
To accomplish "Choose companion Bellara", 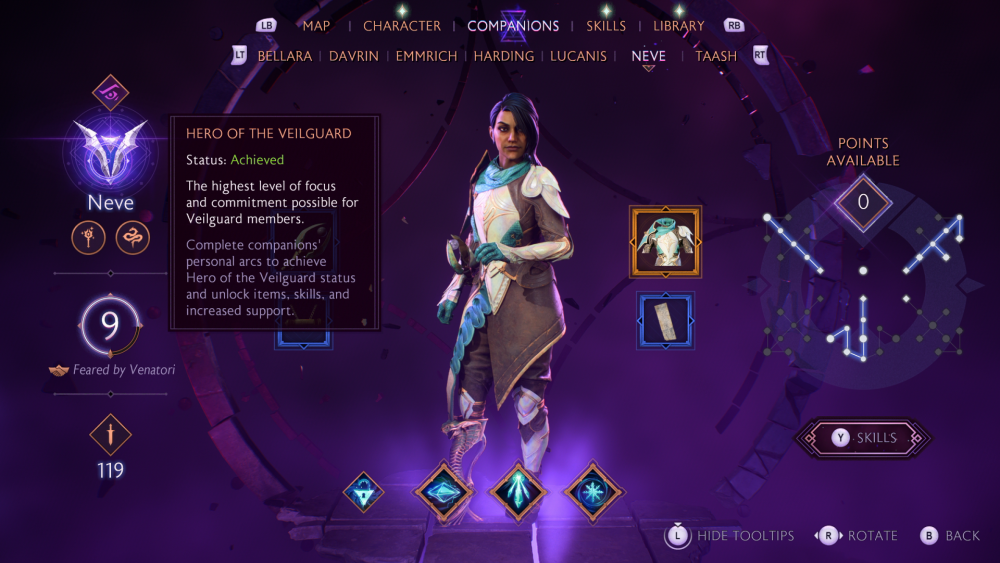I will pos(285,56).
